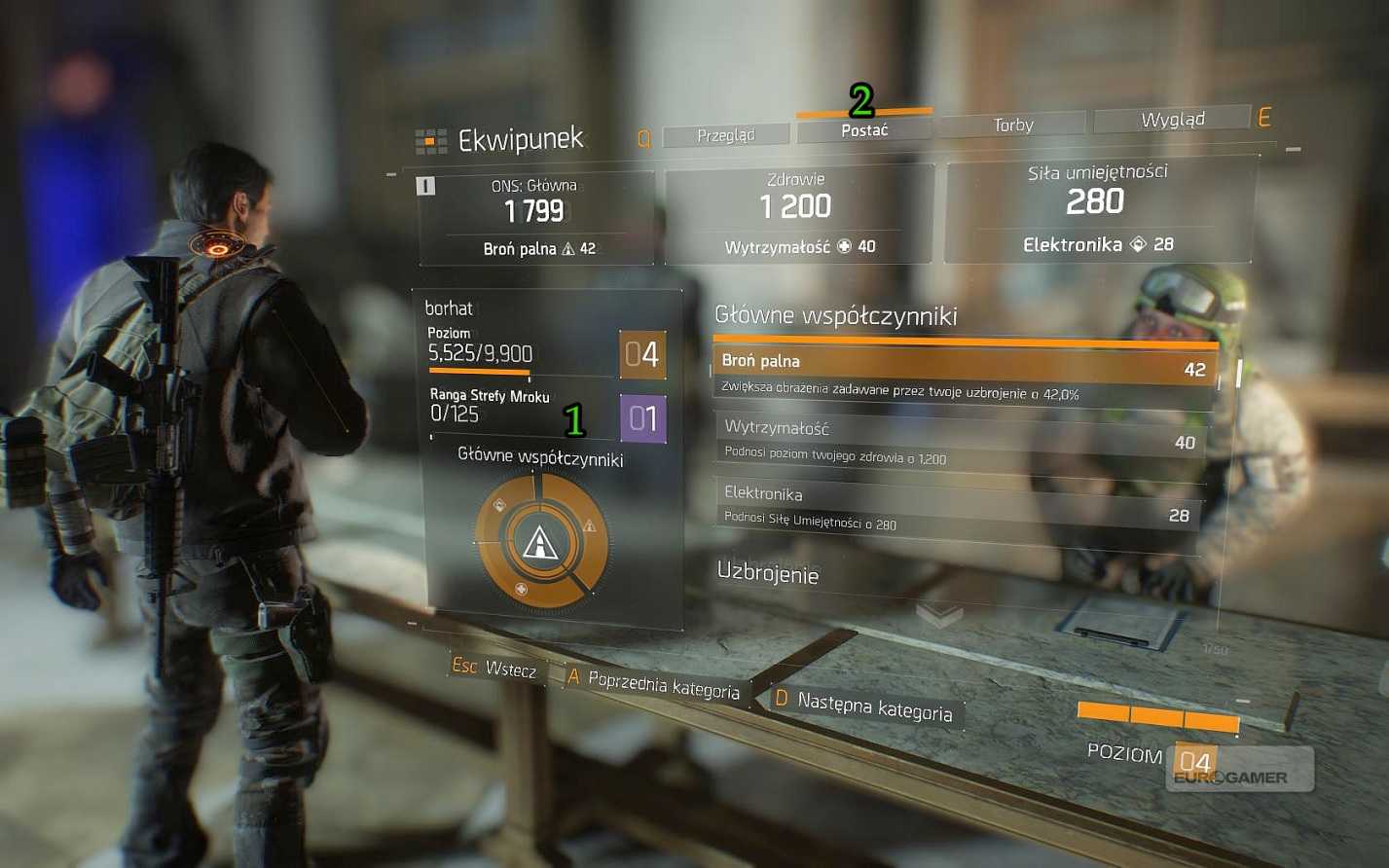This screenshot has width=1389, height=868.
Task: Select the Zdrowie stat panel
Action: (797, 213)
